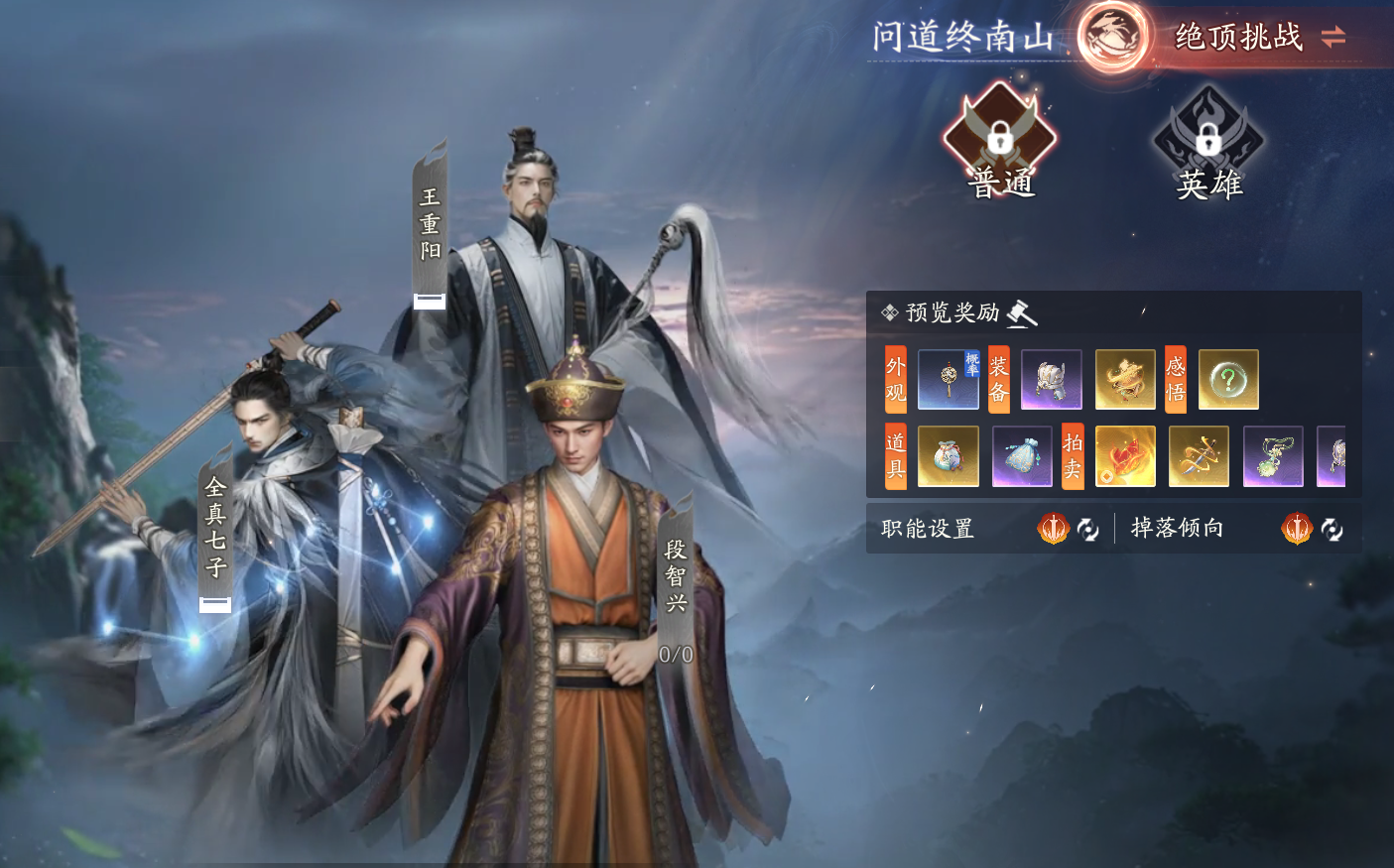
Task: Inspect the question-mark mystery reward icon
Action: point(1228,379)
